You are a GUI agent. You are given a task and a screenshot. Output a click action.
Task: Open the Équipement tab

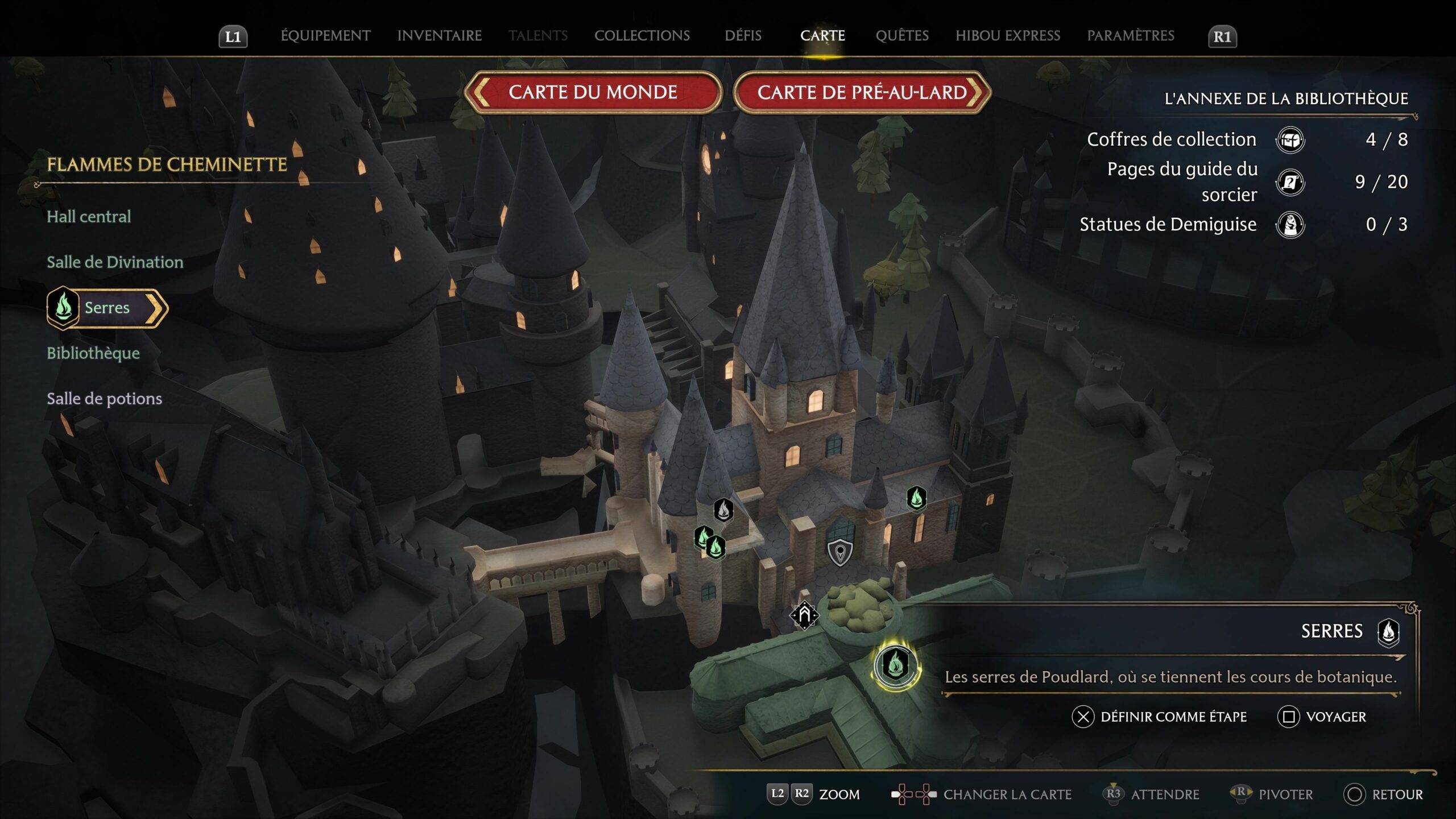pos(325,36)
